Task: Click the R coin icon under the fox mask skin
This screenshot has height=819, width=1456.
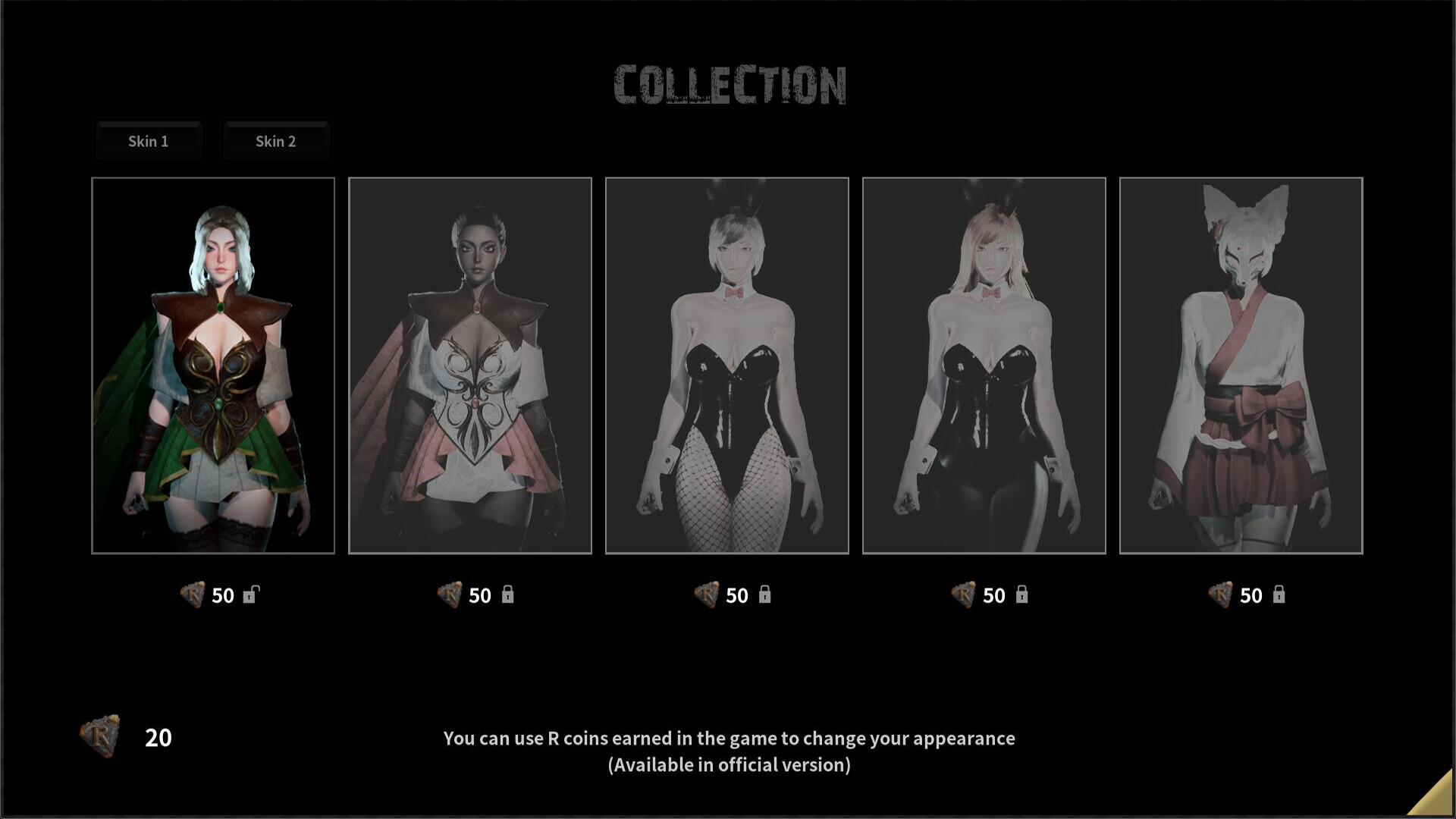Action: (1222, 595)
